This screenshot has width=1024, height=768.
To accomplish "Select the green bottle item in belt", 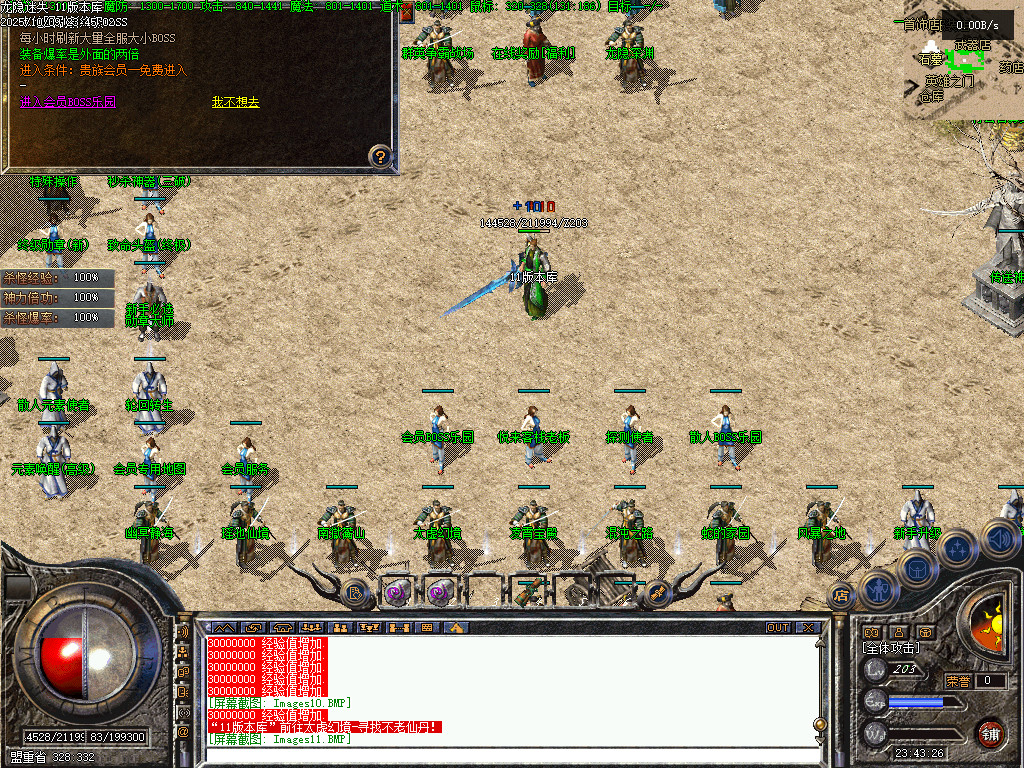I will (x=528, y=592).
